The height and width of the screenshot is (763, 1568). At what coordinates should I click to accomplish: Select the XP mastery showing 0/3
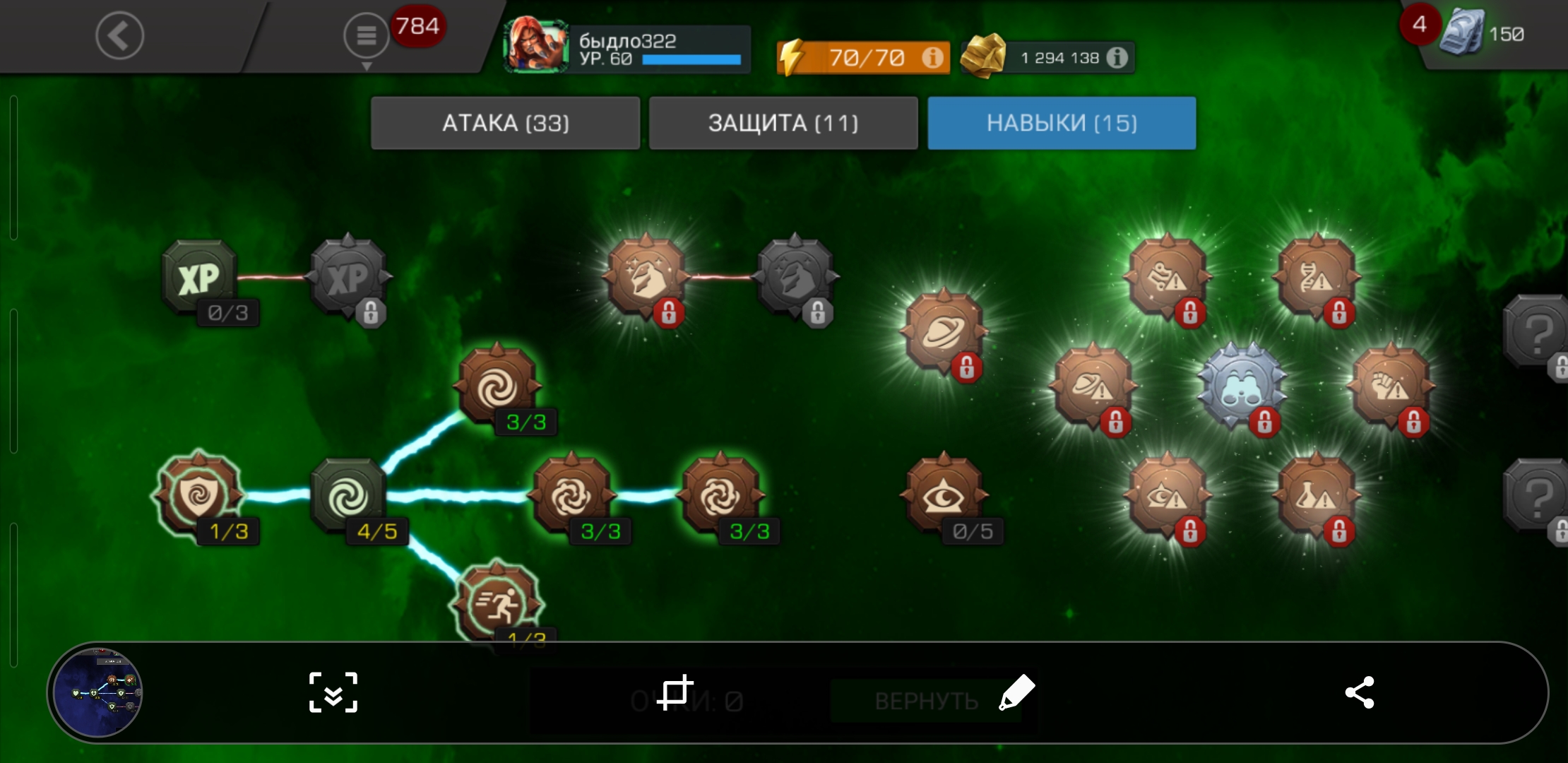199,278
